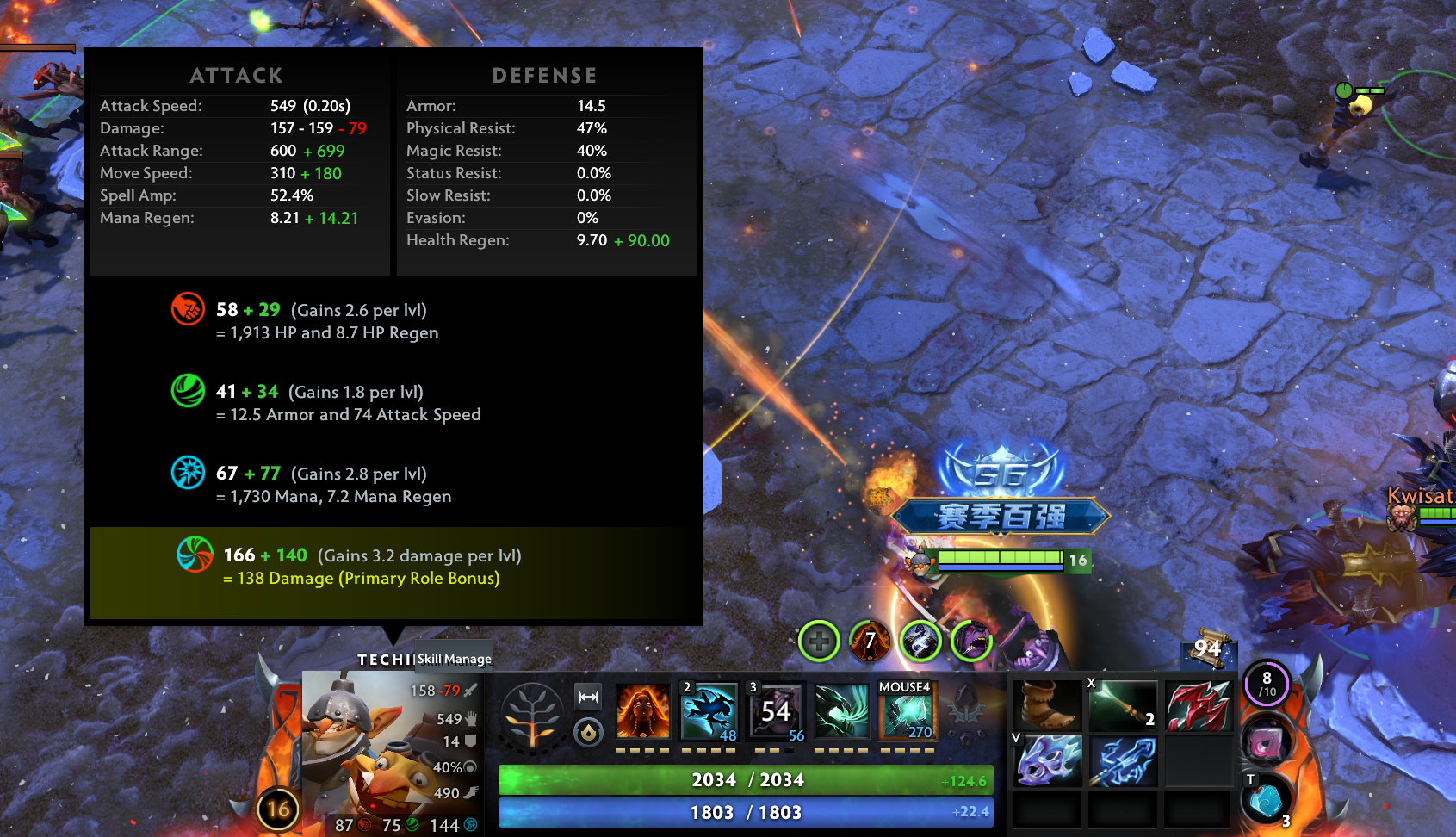The image size is (1456, 837).
Task: Select the blue lightning staff item
Action: 1123,761
